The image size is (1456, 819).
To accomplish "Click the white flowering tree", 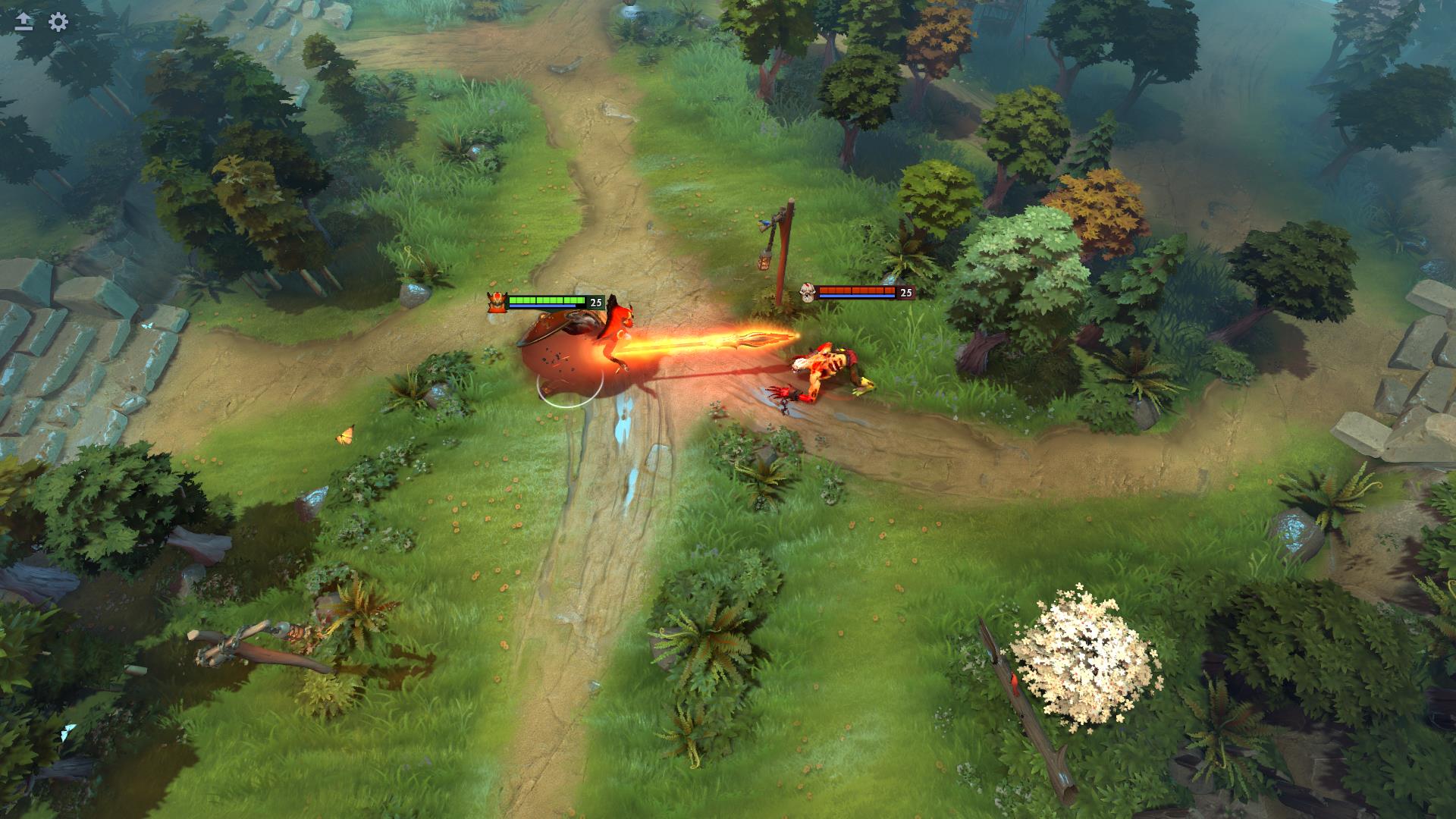I will pyautogui.click(x=1084, y=648).
